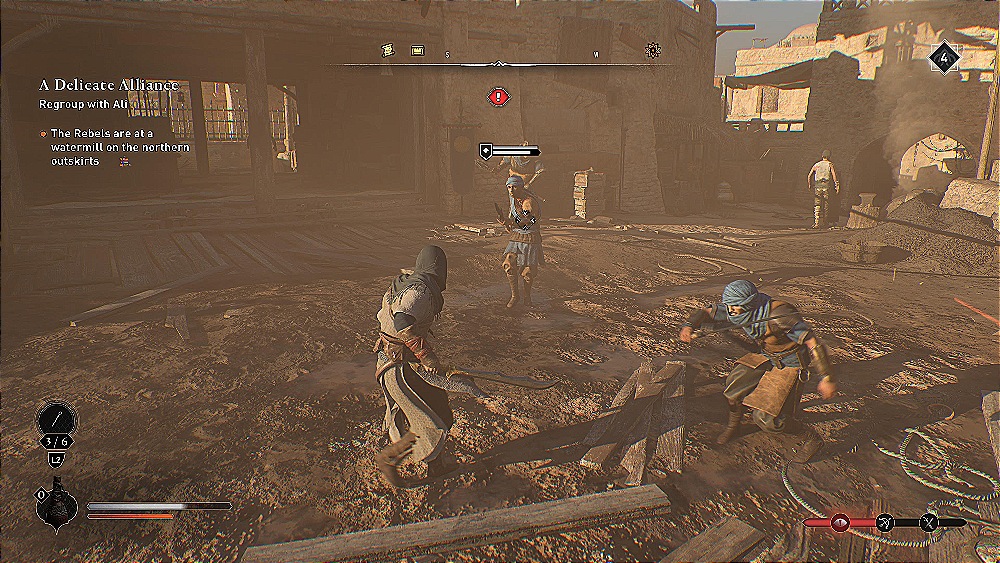Screen dimensions: 1000x563
Task: Click Basim's character portrait icon
Action: click(x=56, y=506)
